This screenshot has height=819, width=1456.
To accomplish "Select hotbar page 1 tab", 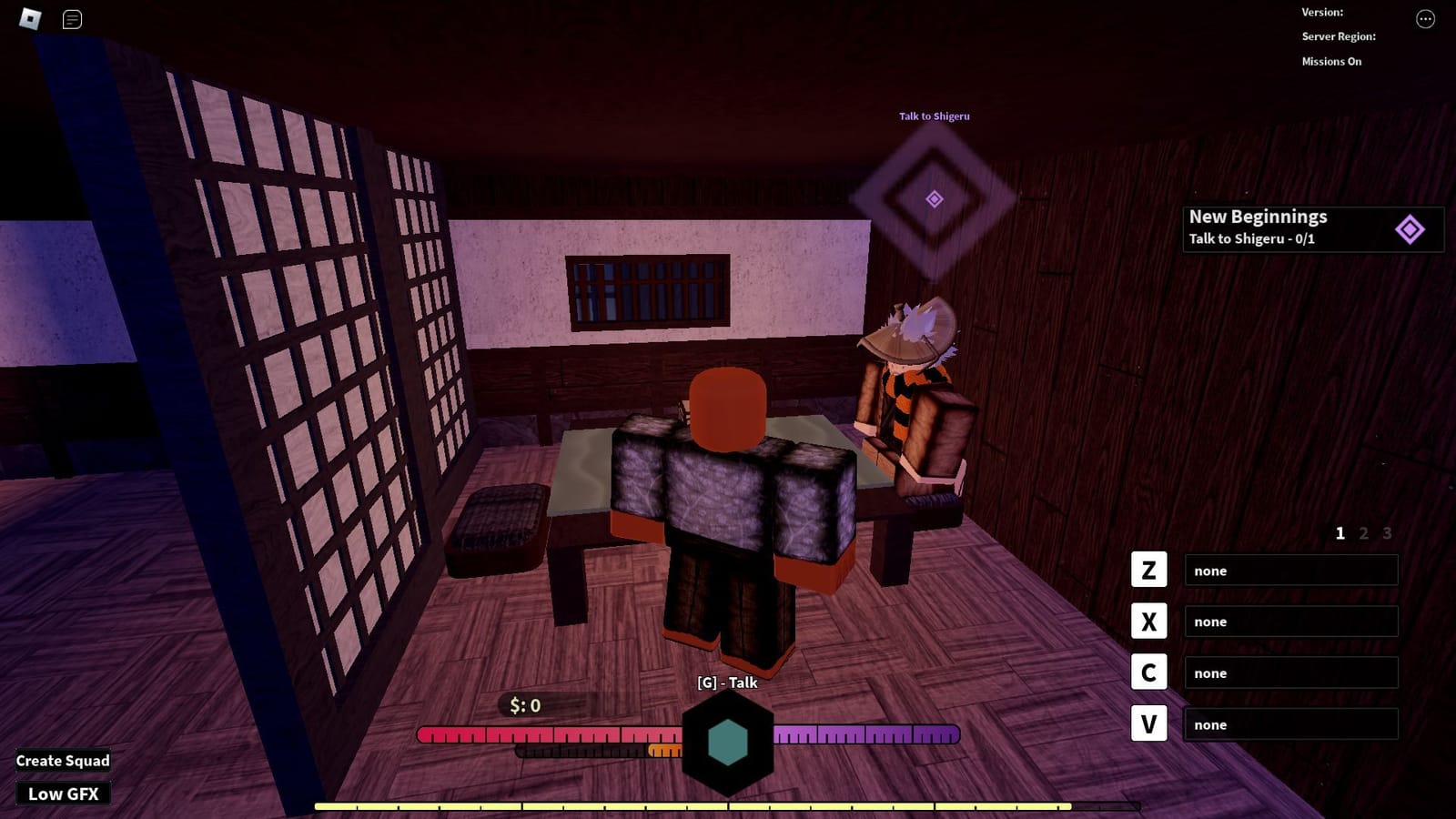I will tap(1339, 534).
